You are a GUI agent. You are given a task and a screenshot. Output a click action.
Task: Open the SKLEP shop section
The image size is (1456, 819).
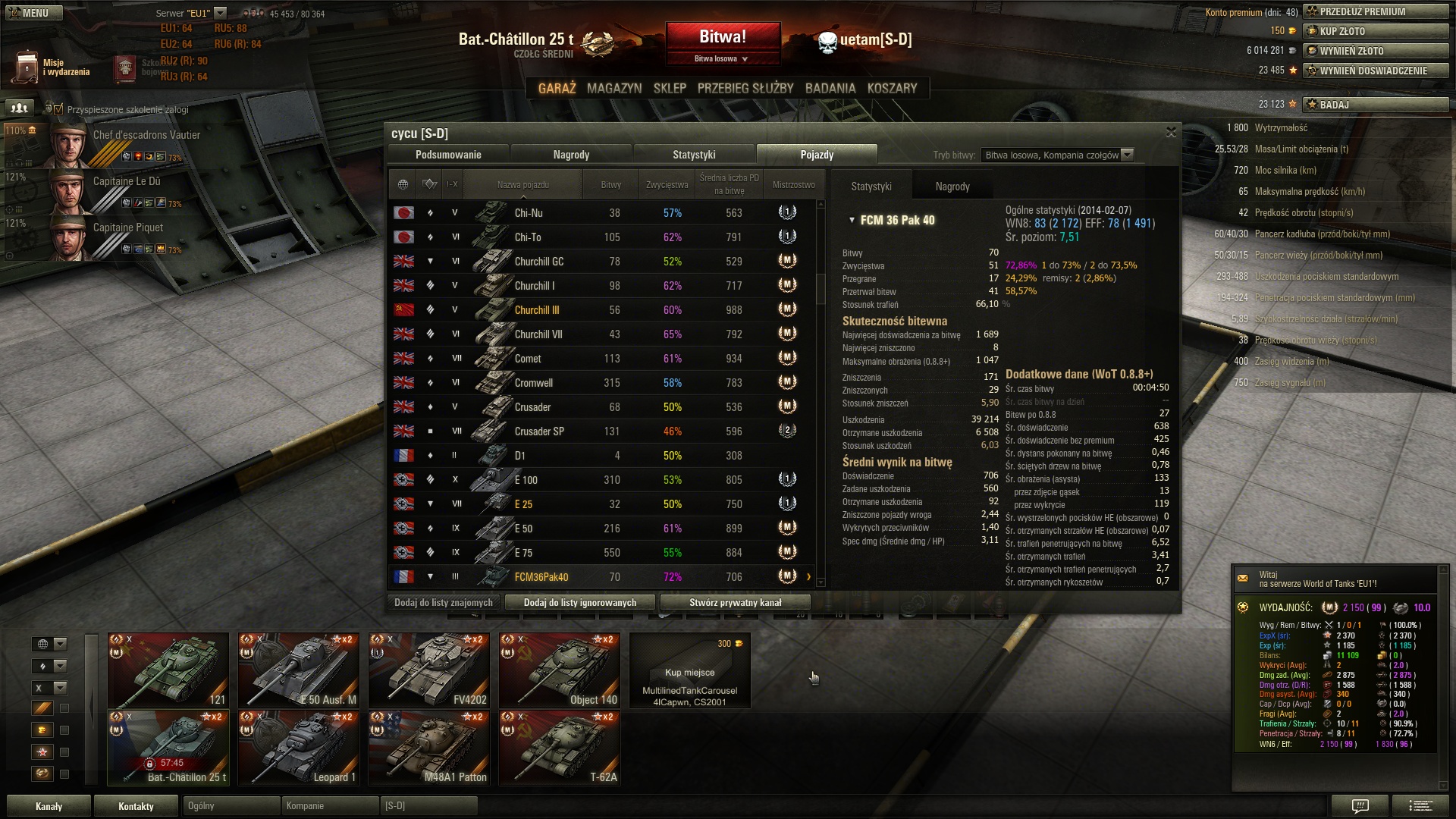click(670, 89)
